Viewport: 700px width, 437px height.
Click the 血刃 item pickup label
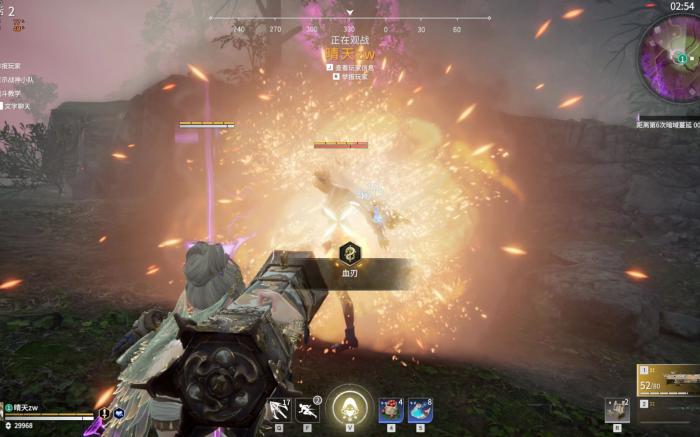(351, 272)
